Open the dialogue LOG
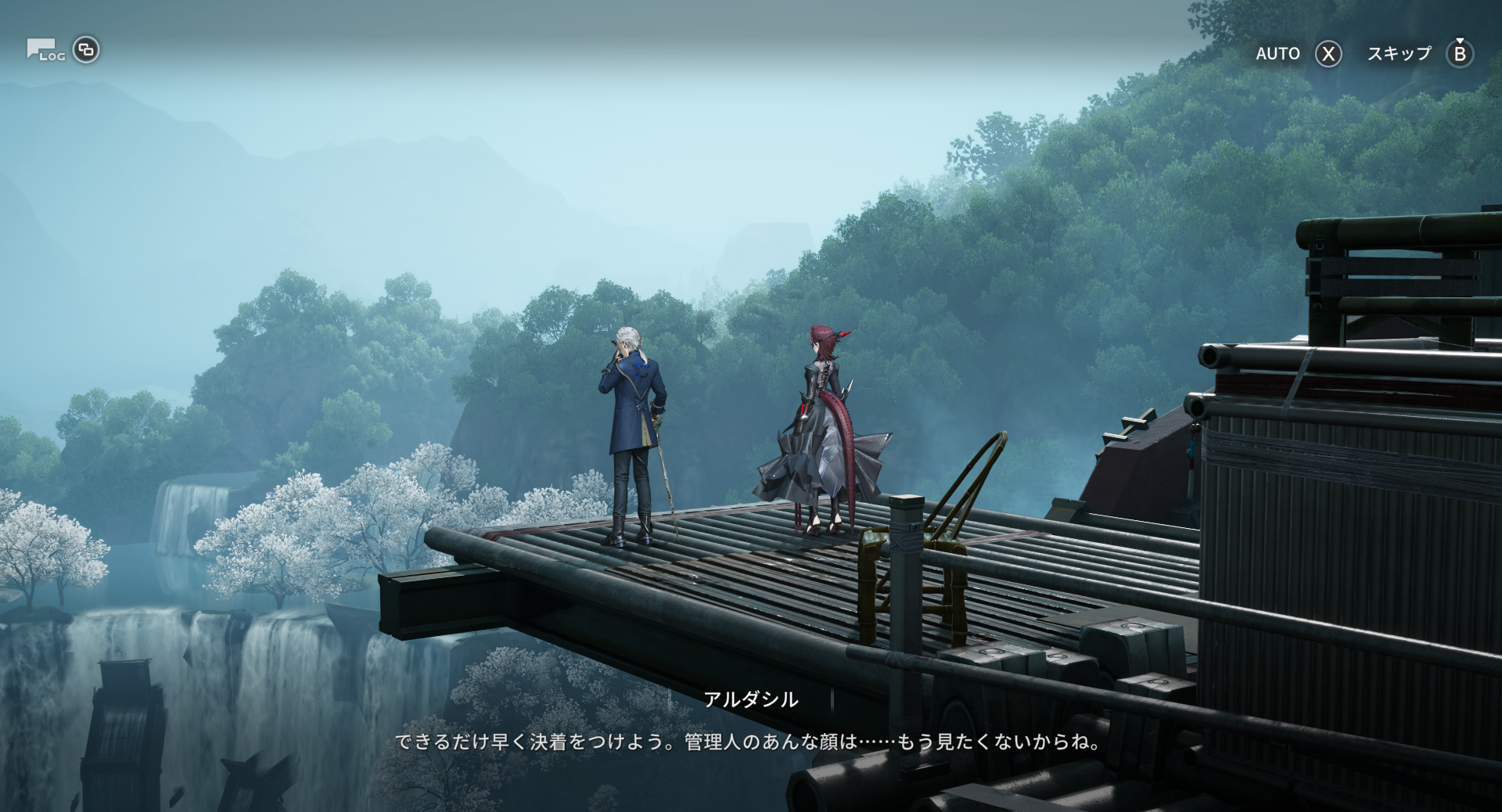The image size is (1502, 812). pos(46,51)
